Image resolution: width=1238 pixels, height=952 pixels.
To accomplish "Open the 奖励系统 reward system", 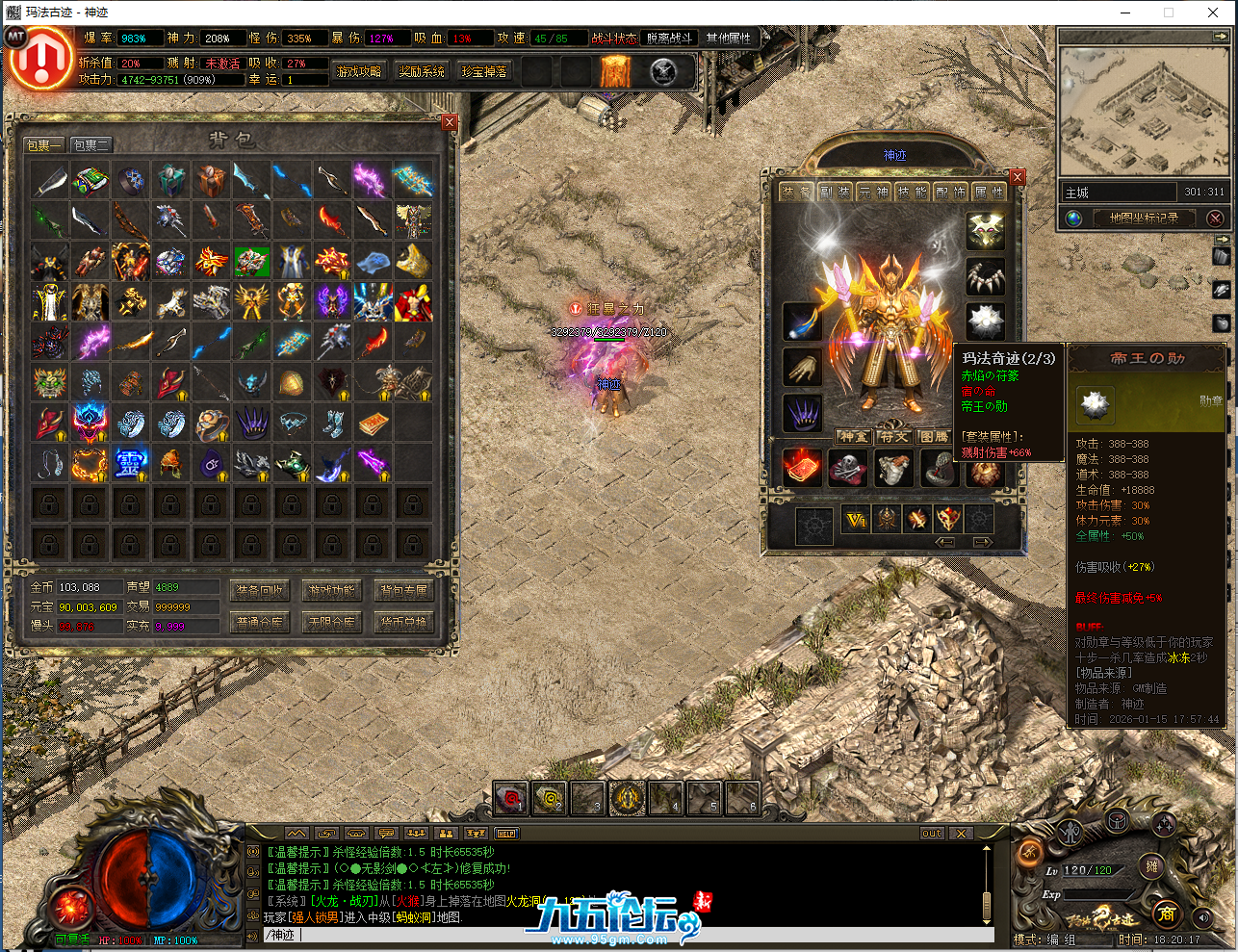I will tap(422, 72).
